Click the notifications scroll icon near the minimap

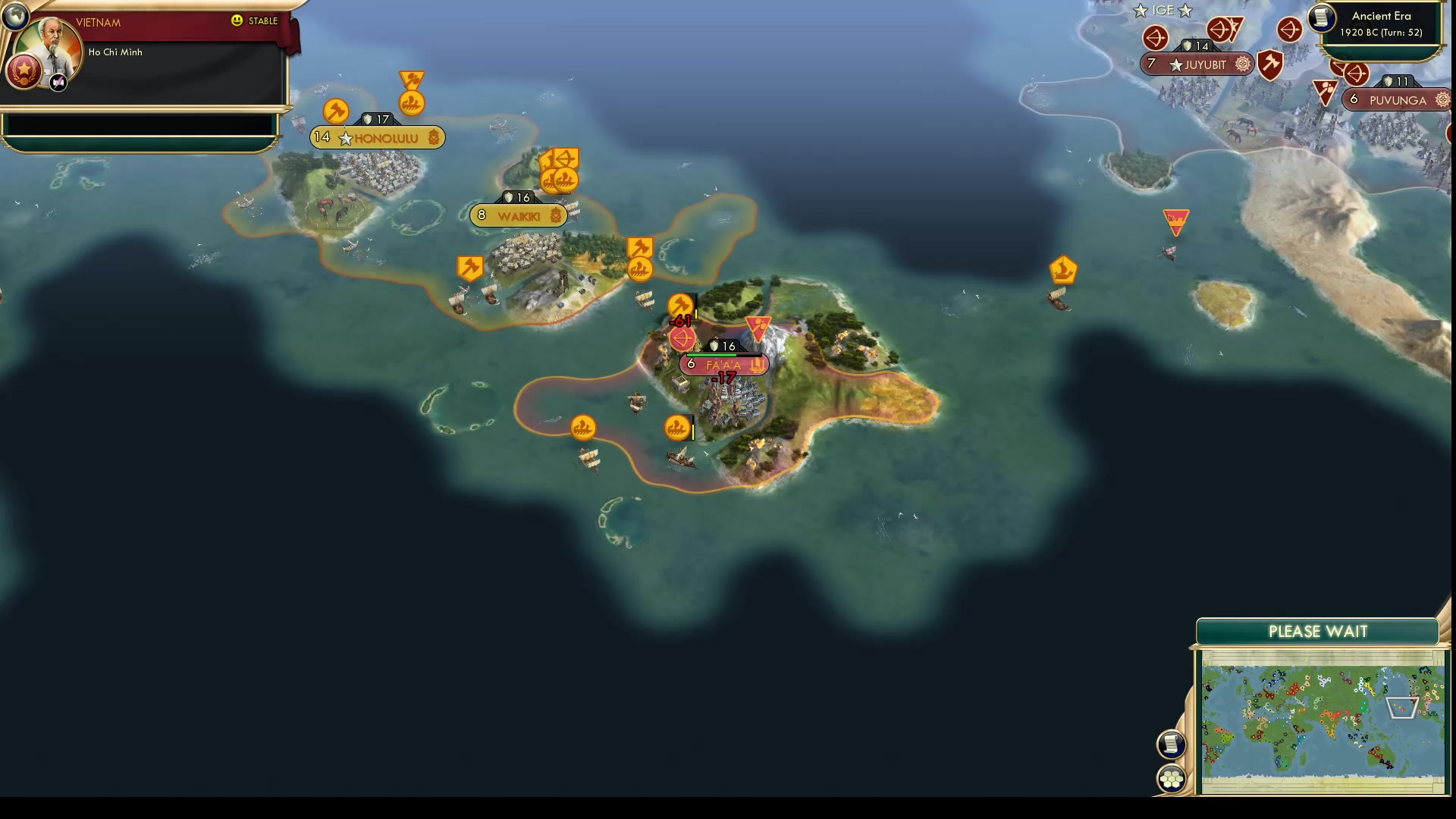click(1172, 744)
